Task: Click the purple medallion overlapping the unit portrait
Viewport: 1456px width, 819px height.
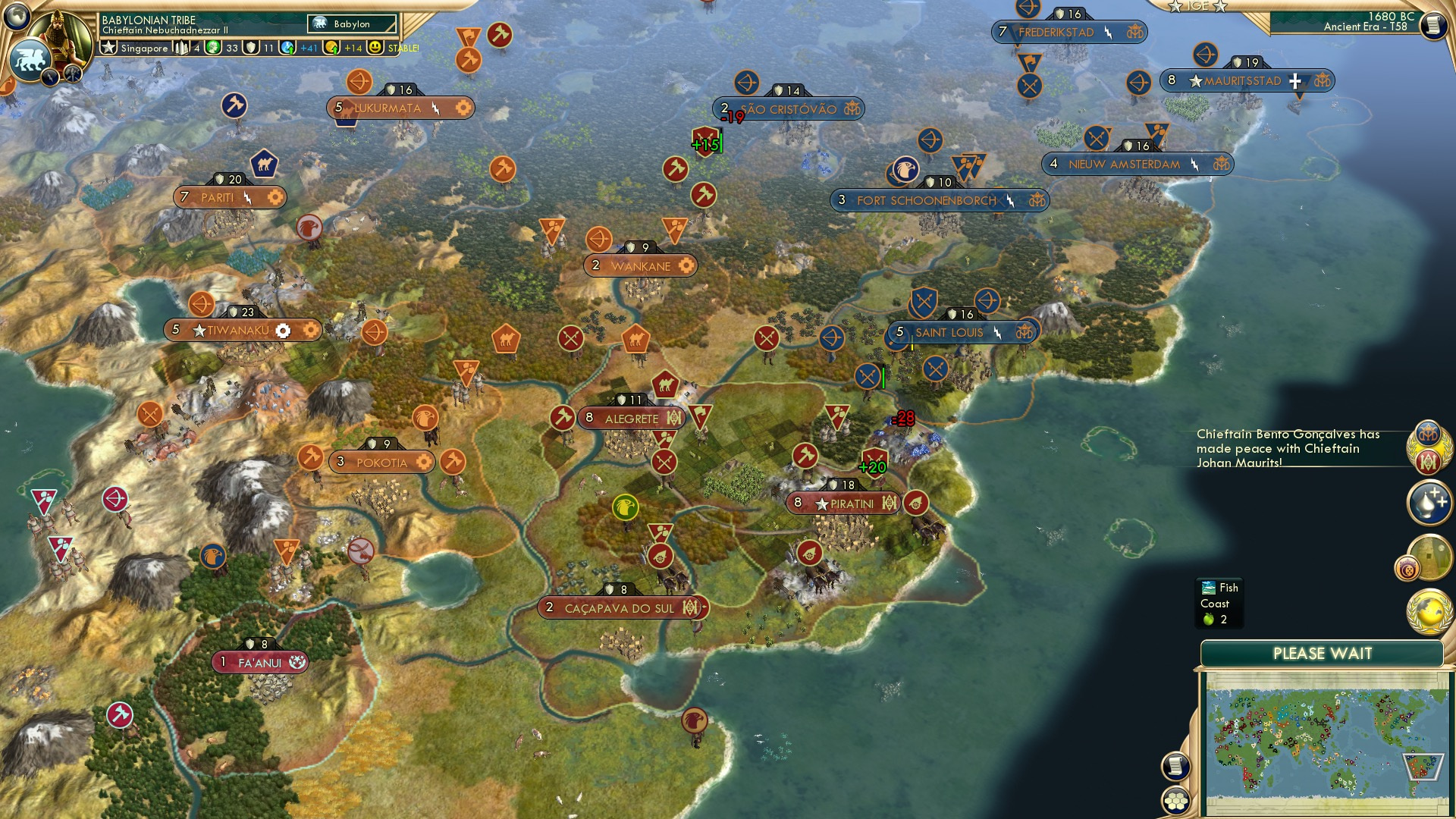Action: point(1407,567)
